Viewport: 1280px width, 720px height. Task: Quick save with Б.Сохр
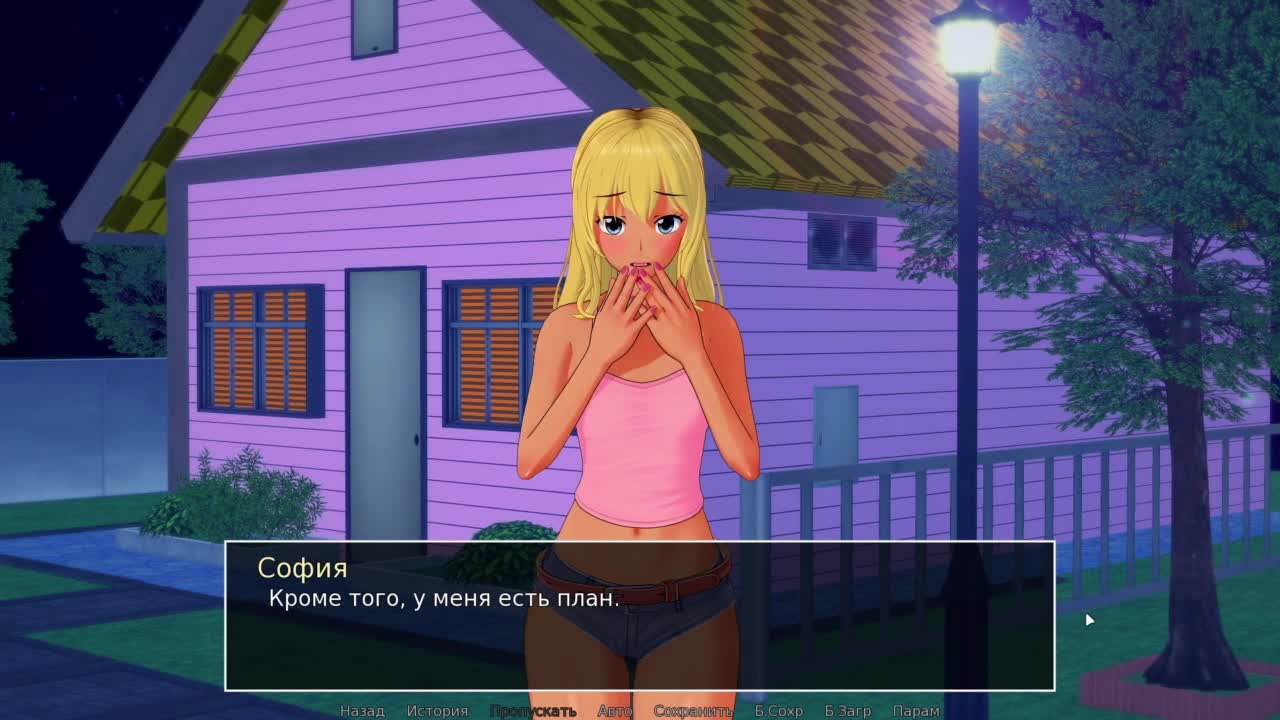779,711
